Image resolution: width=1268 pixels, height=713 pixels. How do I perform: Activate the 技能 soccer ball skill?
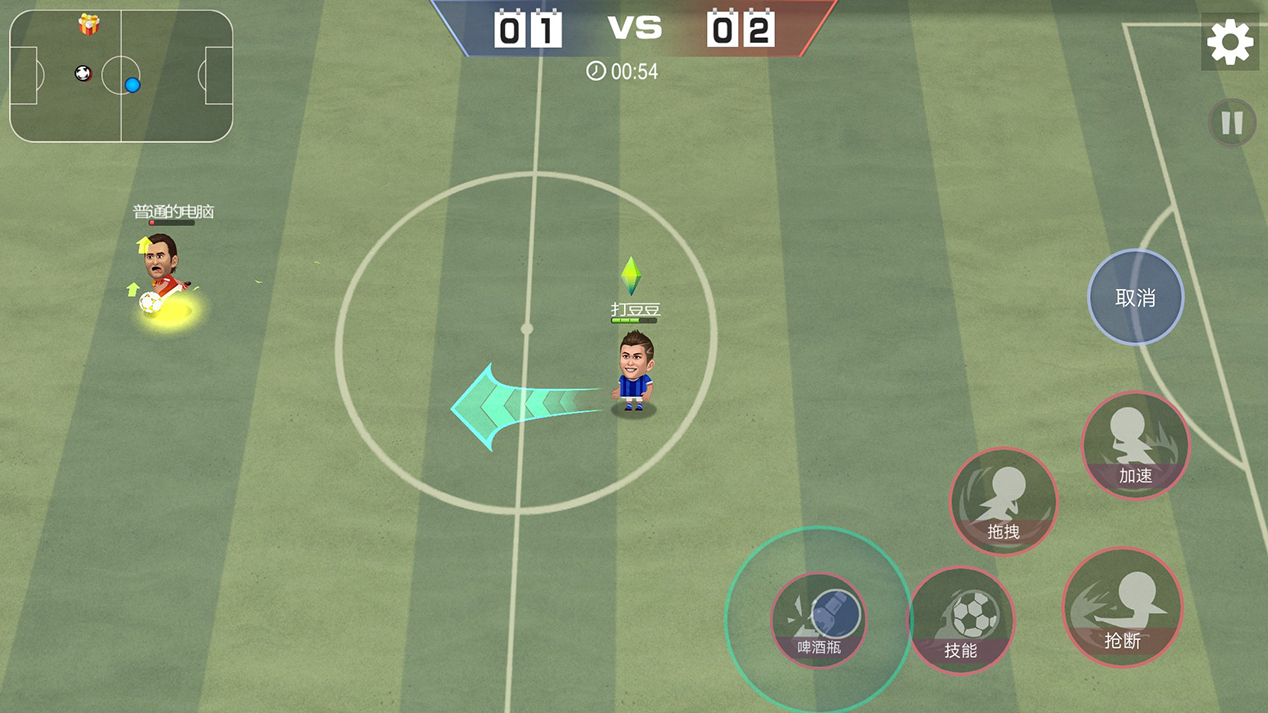(x=961, y=620)
